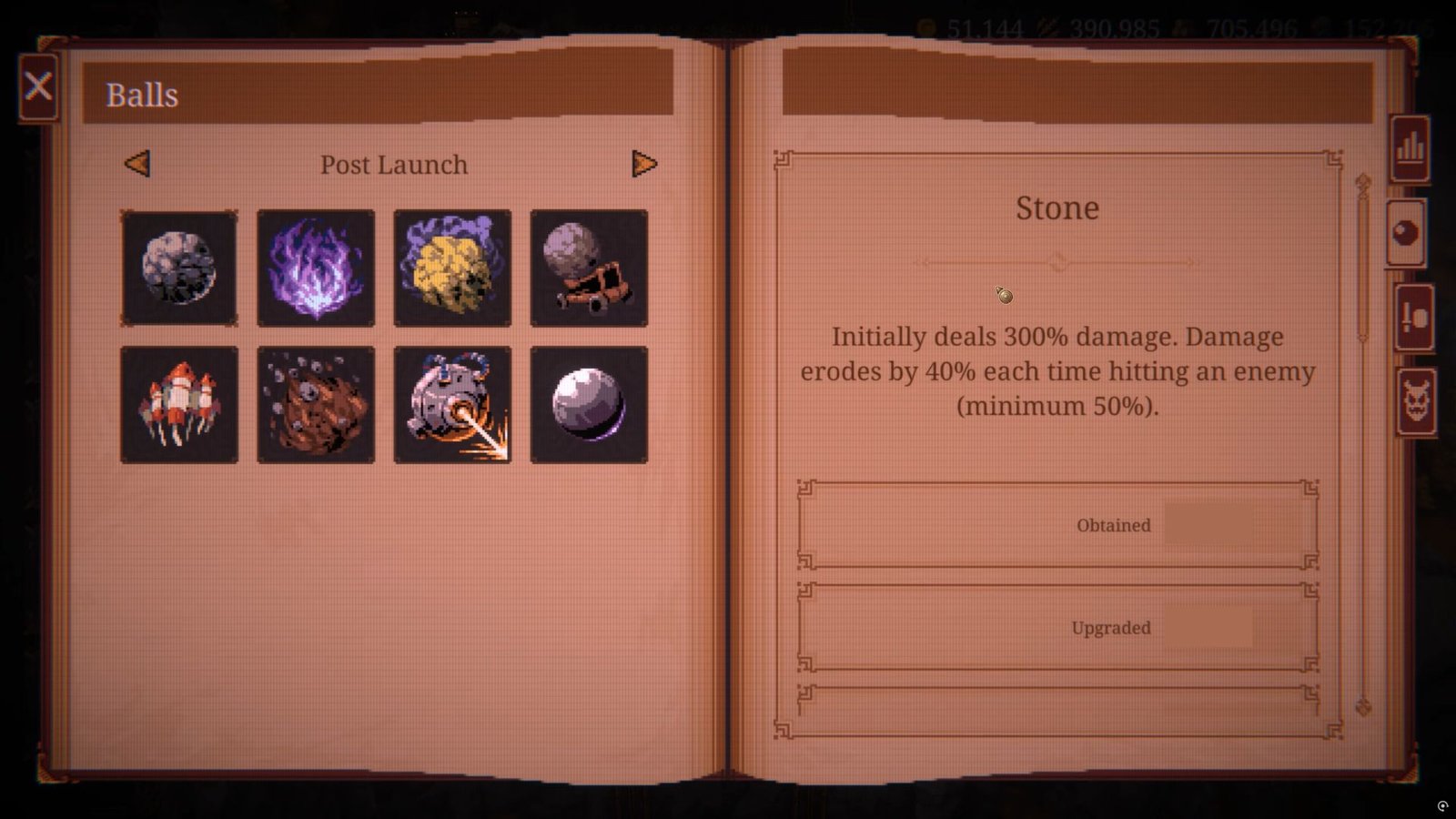Open the horned demon enemies tab
The width and height of the screenshot is (1456, 819).
click(x=1416, y=401)
